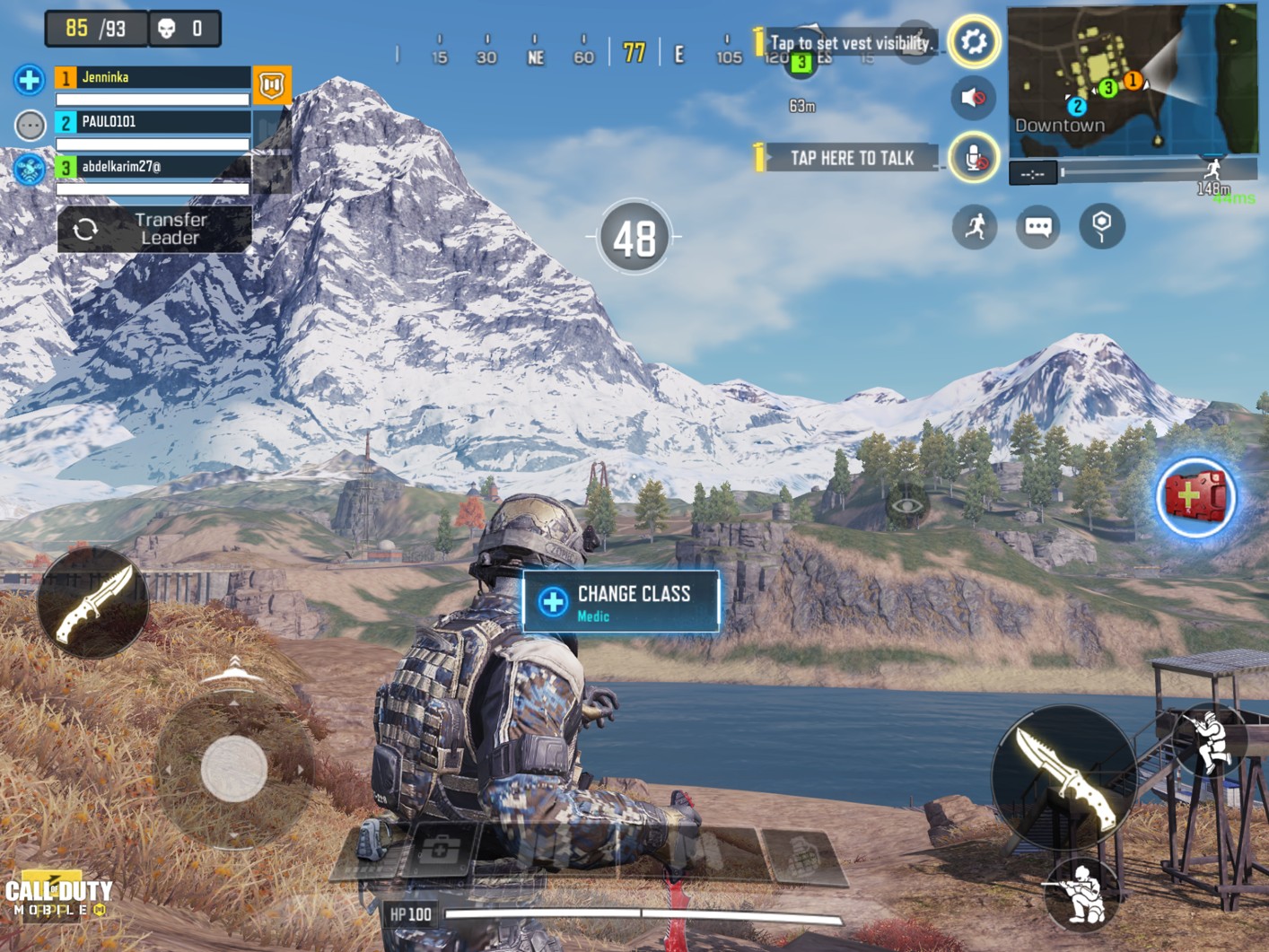Tap the microphone talk button

pyautogui.click(x=974, y=159)
